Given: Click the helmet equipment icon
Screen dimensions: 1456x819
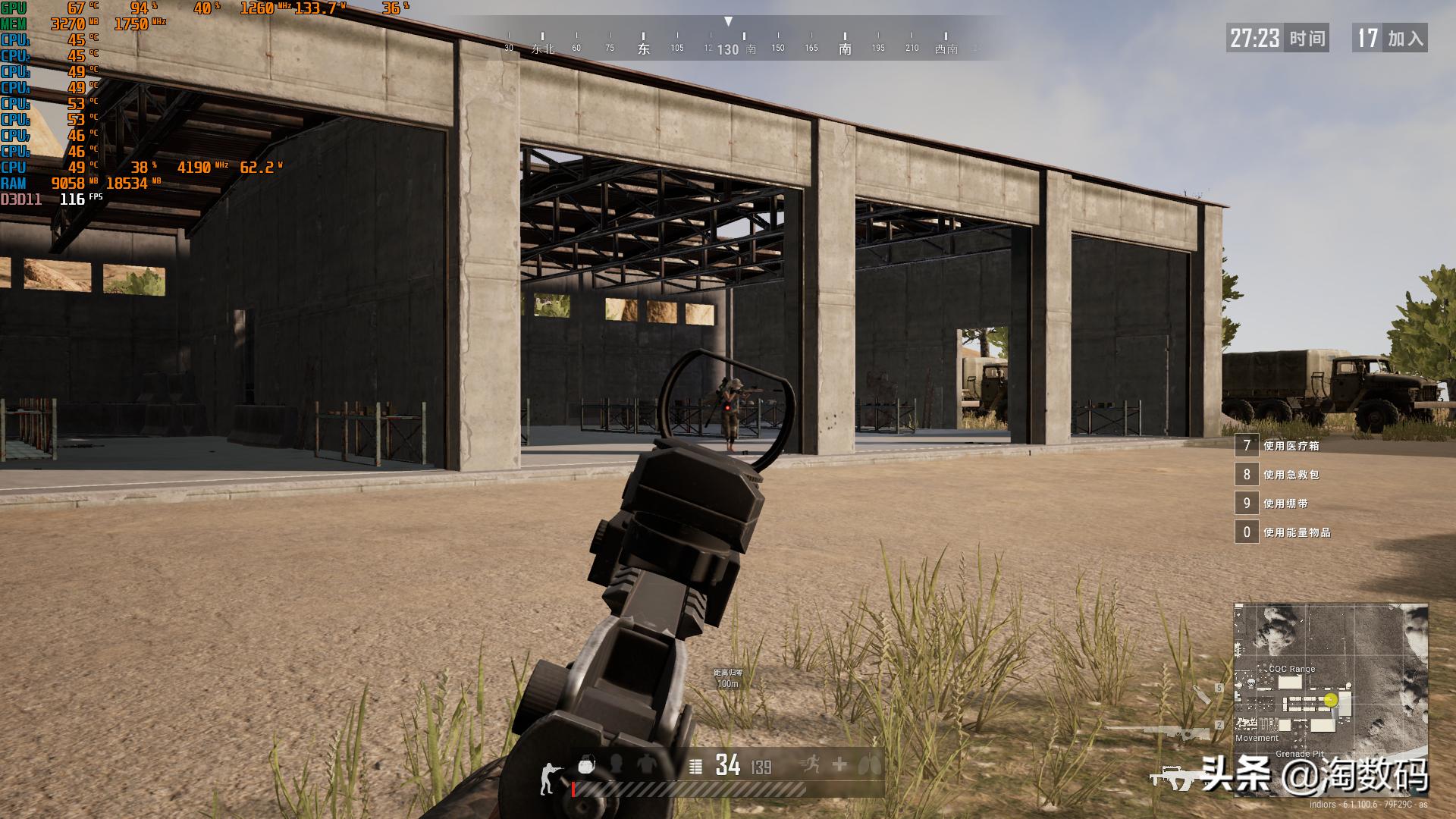Looking at the screenshot, I should [617, 764].
